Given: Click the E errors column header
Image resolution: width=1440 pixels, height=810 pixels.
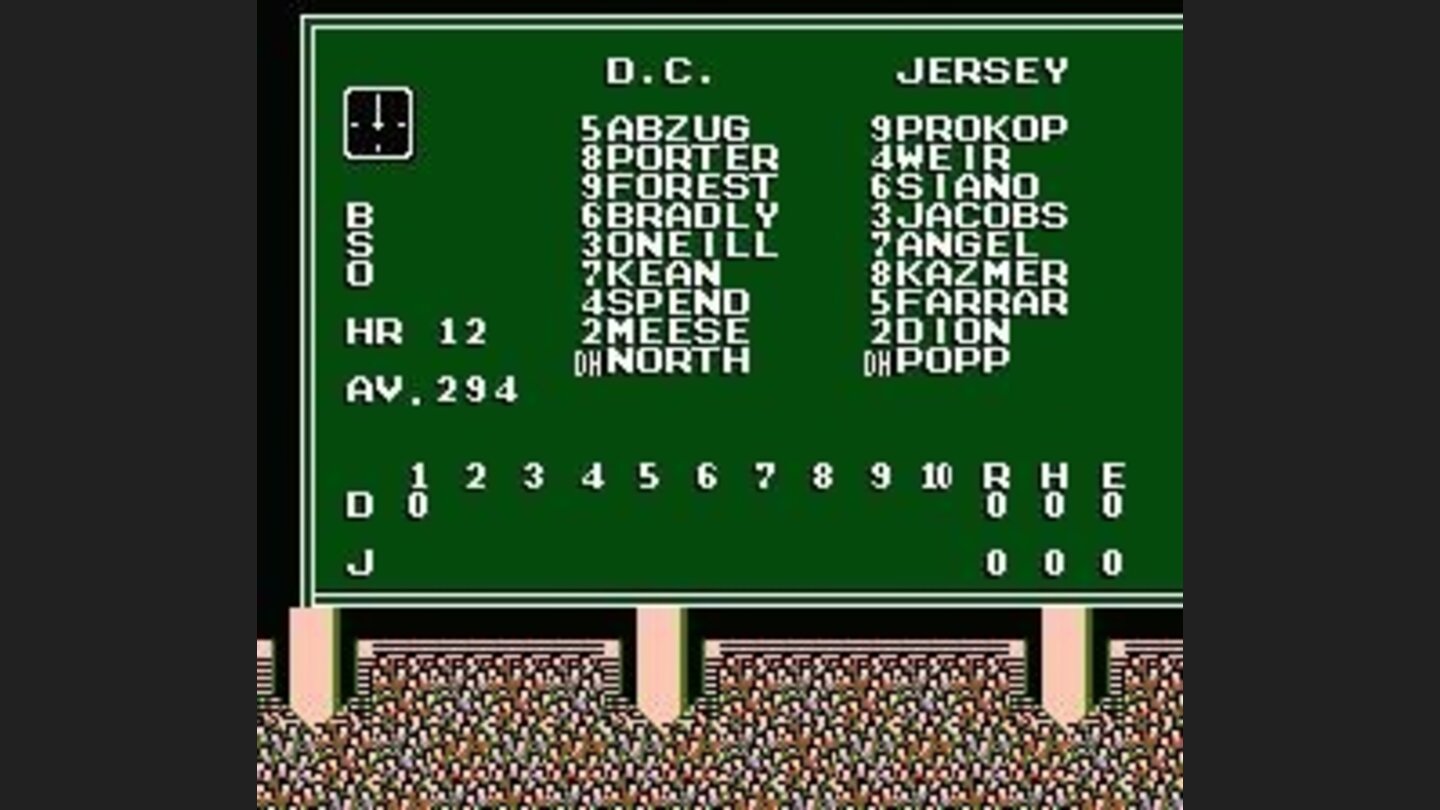Looking at the screenshot, I should pos(1112,472).
